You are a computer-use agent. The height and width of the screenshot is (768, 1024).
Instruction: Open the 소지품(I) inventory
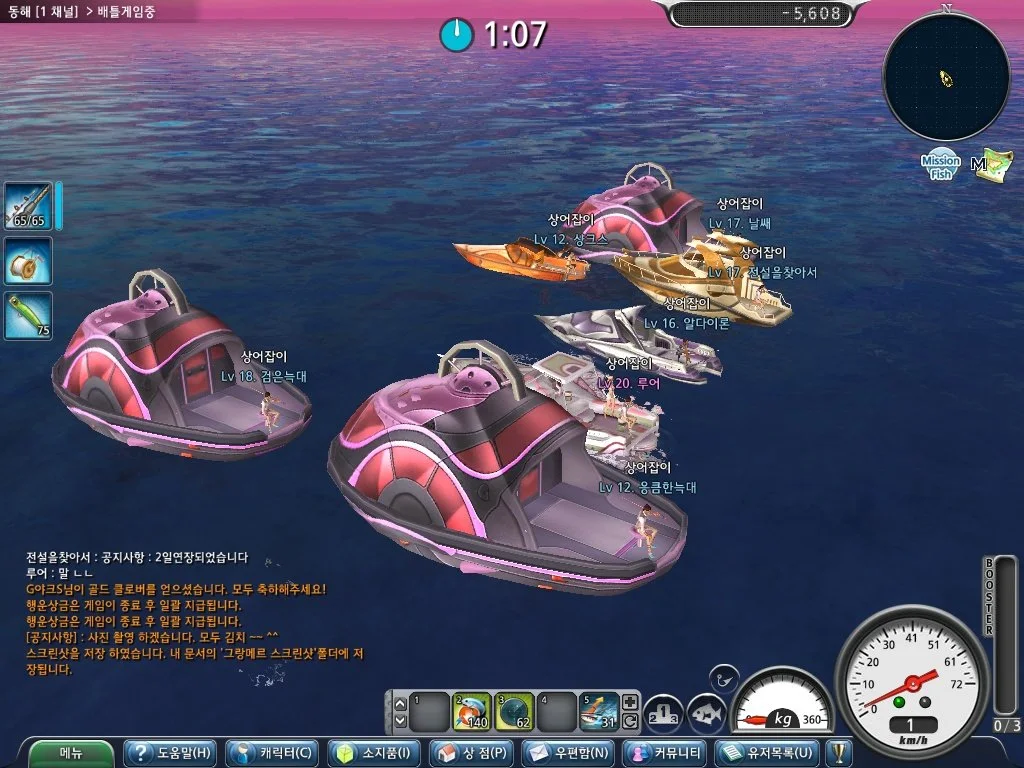coord(375,752)
